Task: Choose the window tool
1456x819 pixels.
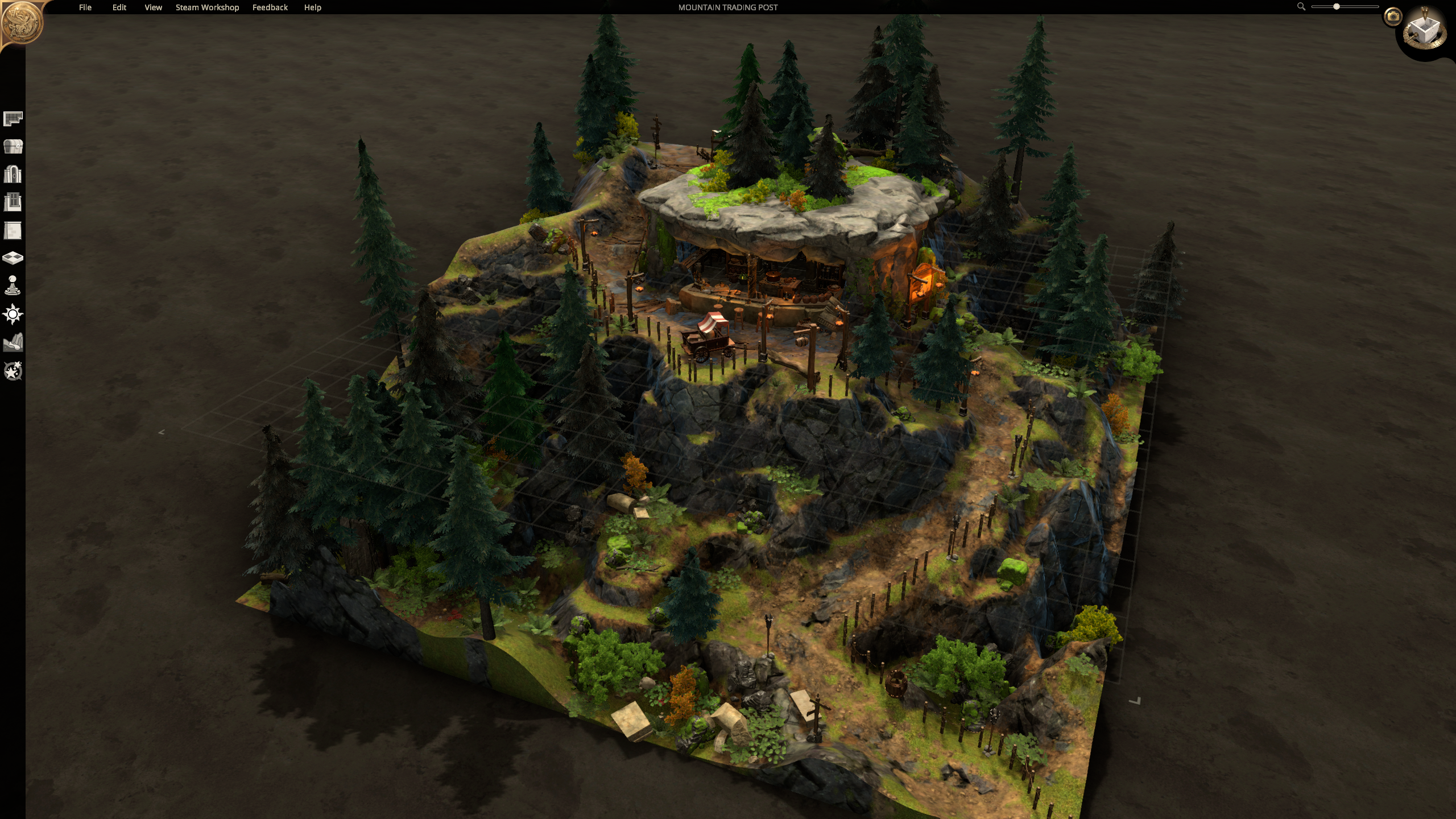Action: click(x=13, y=202)
